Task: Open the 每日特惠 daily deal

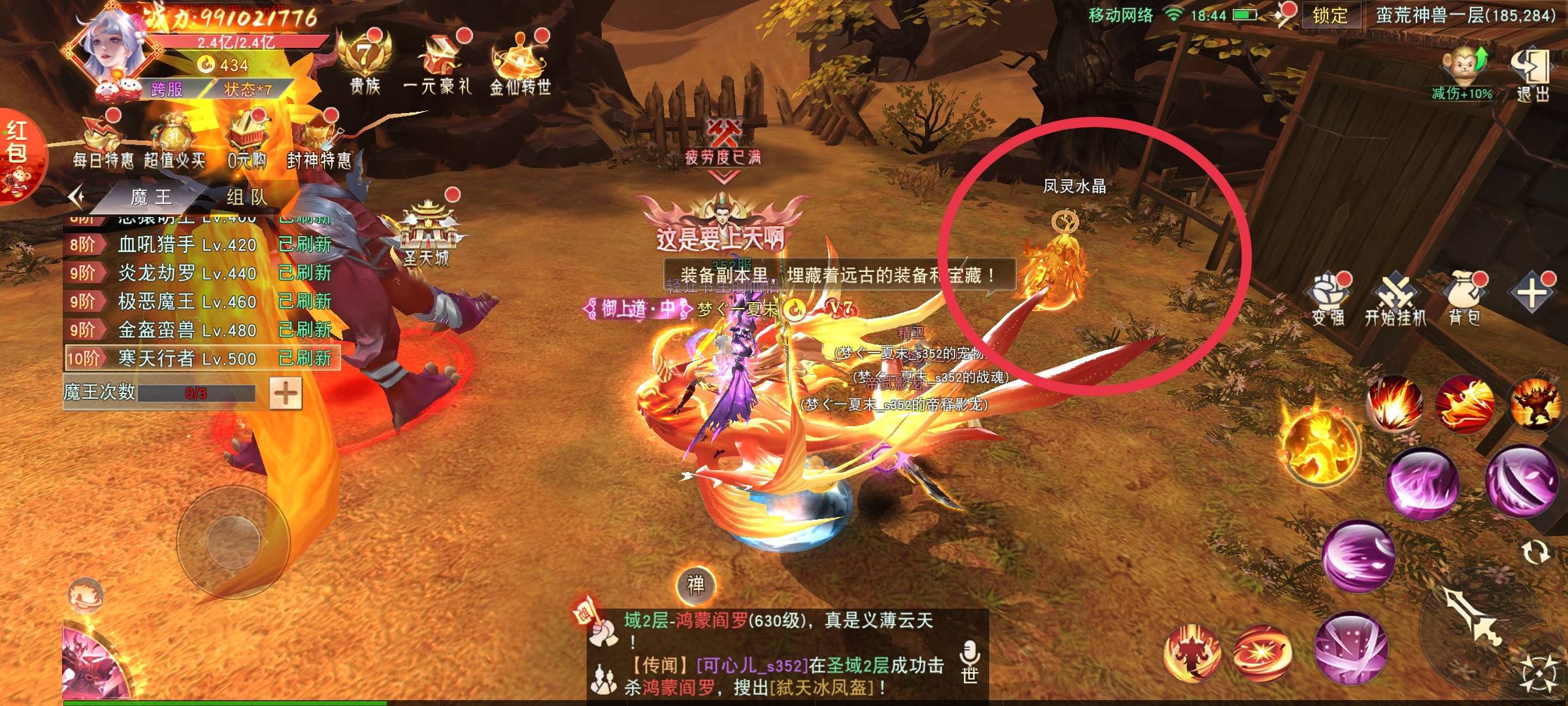Action: 102,142
